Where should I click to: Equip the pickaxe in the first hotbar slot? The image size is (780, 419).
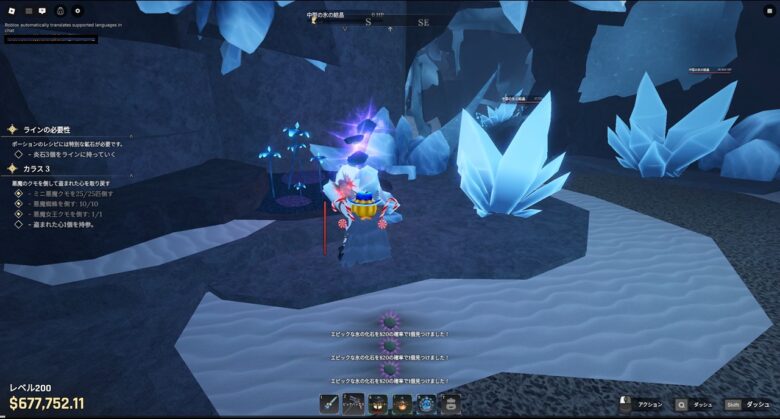[330, 403]
